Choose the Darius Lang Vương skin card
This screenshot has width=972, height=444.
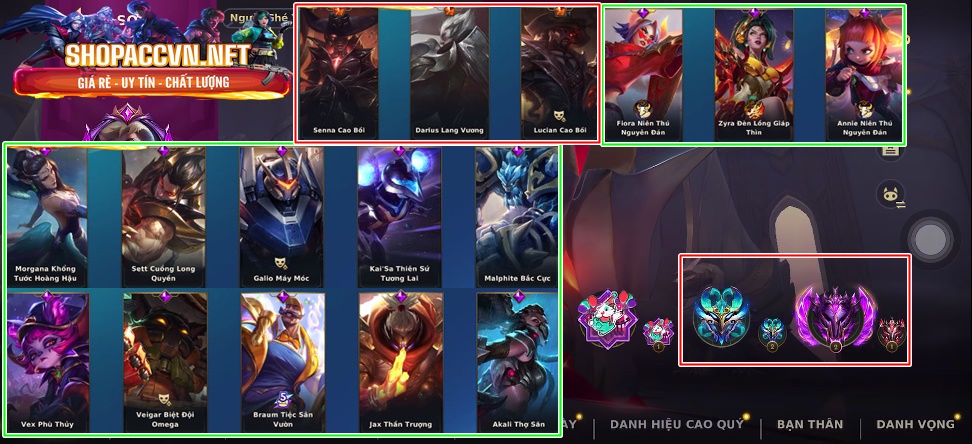click(450, 72)
